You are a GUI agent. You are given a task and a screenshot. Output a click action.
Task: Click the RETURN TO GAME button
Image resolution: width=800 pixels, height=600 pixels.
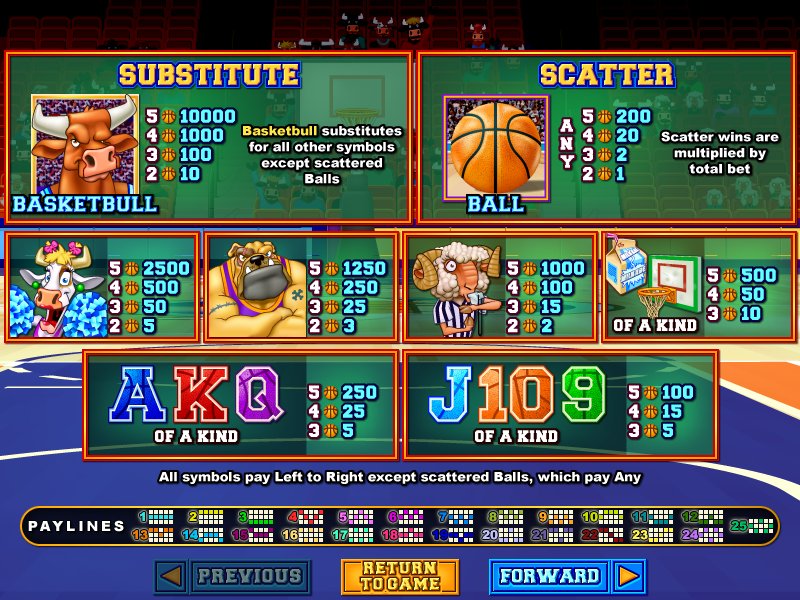tap(400, 576)
